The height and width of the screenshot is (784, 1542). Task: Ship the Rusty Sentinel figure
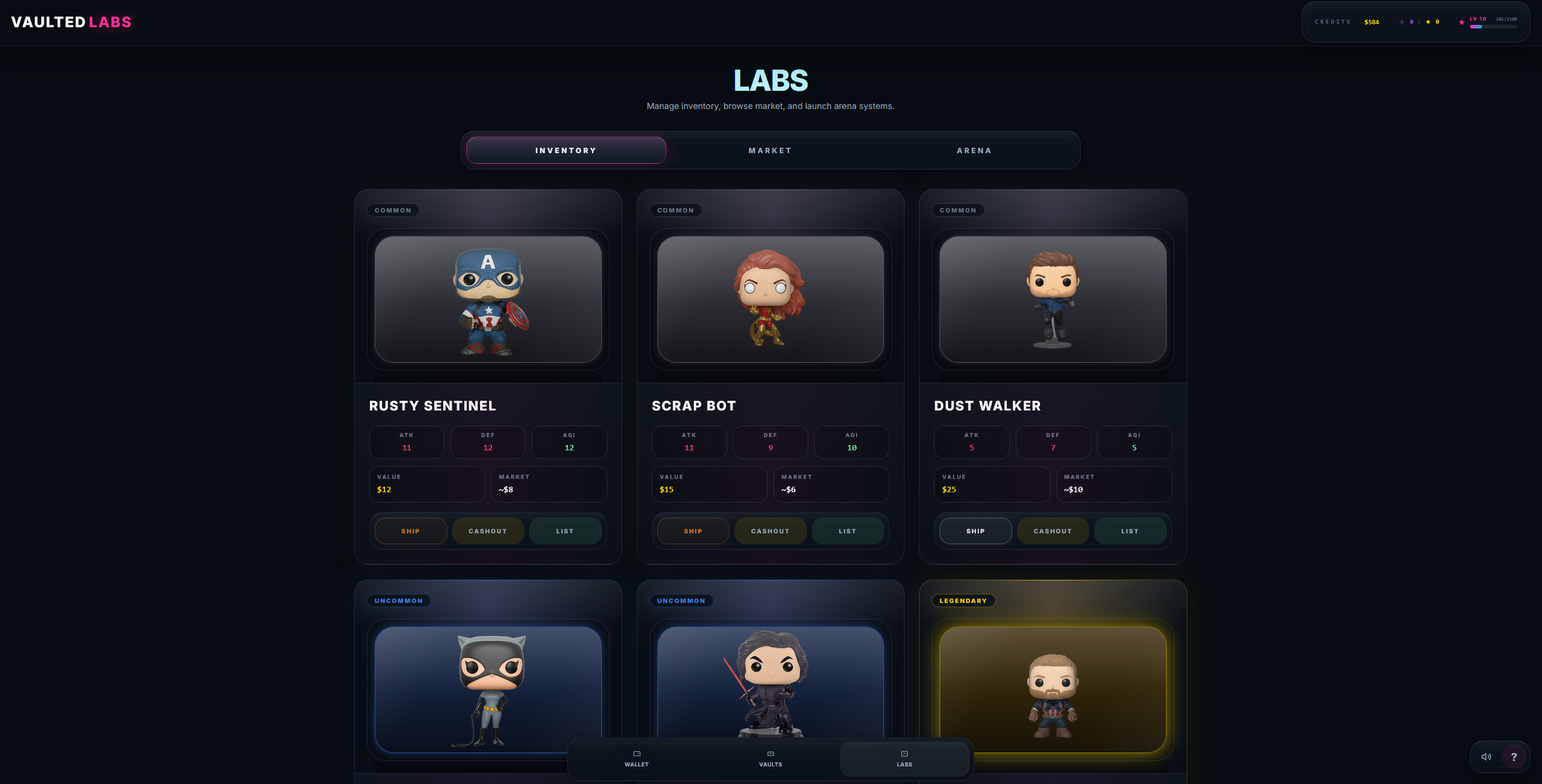coord(410,531)
